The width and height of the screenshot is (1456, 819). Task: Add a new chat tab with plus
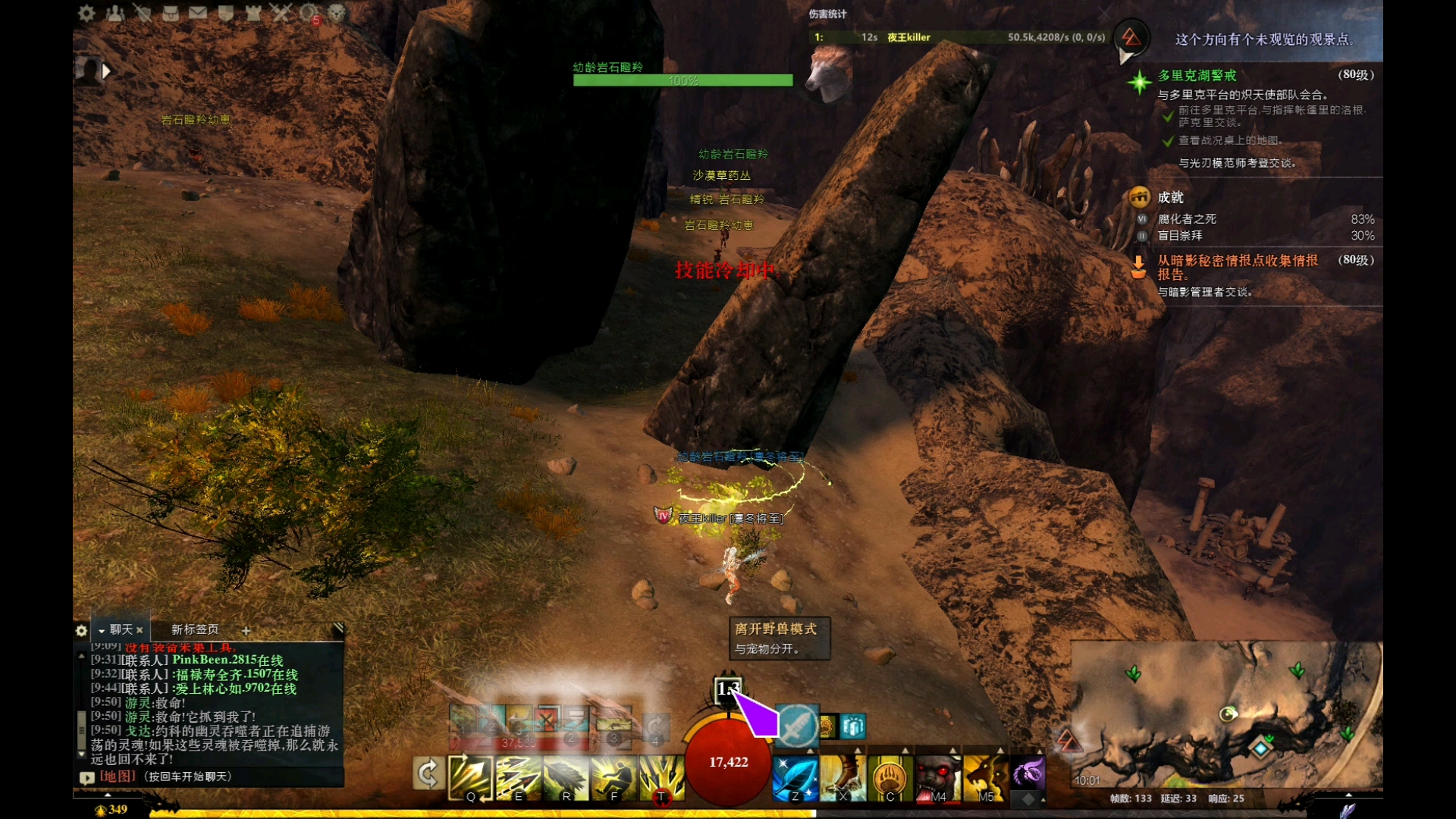(x=246, y=630)
